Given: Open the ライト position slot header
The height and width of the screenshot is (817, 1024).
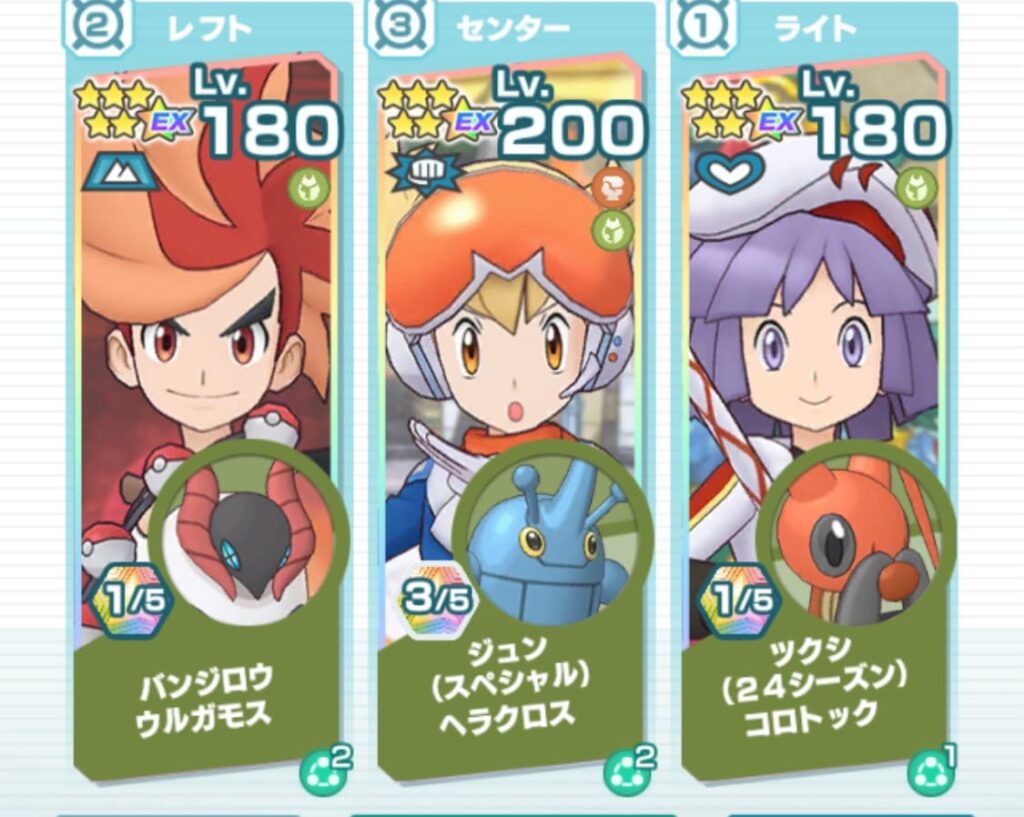Looking at the screenshot, I should (815, 27).
